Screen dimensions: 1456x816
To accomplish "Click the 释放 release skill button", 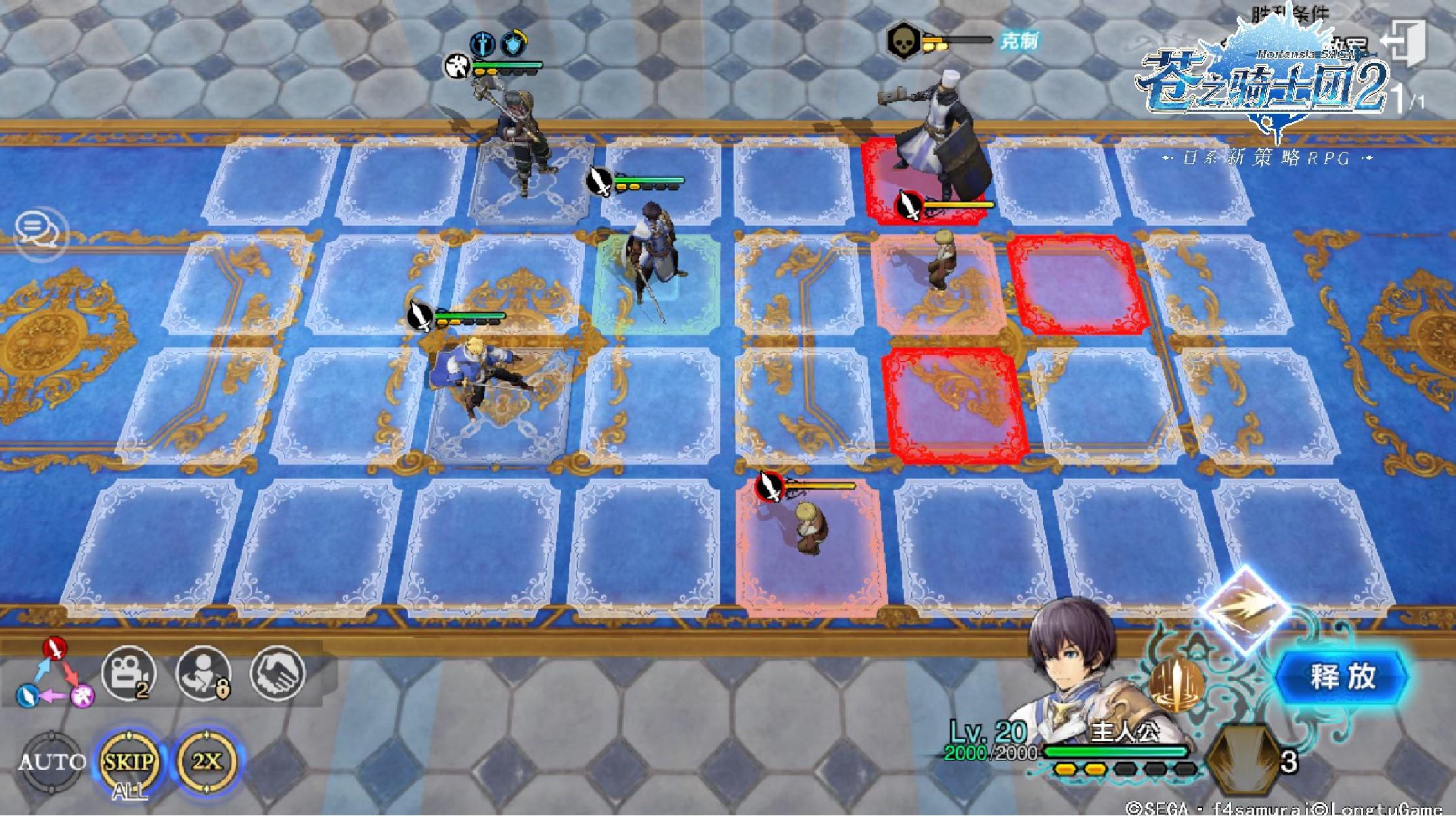I will pyautogui.click(x=1342, y=677).
